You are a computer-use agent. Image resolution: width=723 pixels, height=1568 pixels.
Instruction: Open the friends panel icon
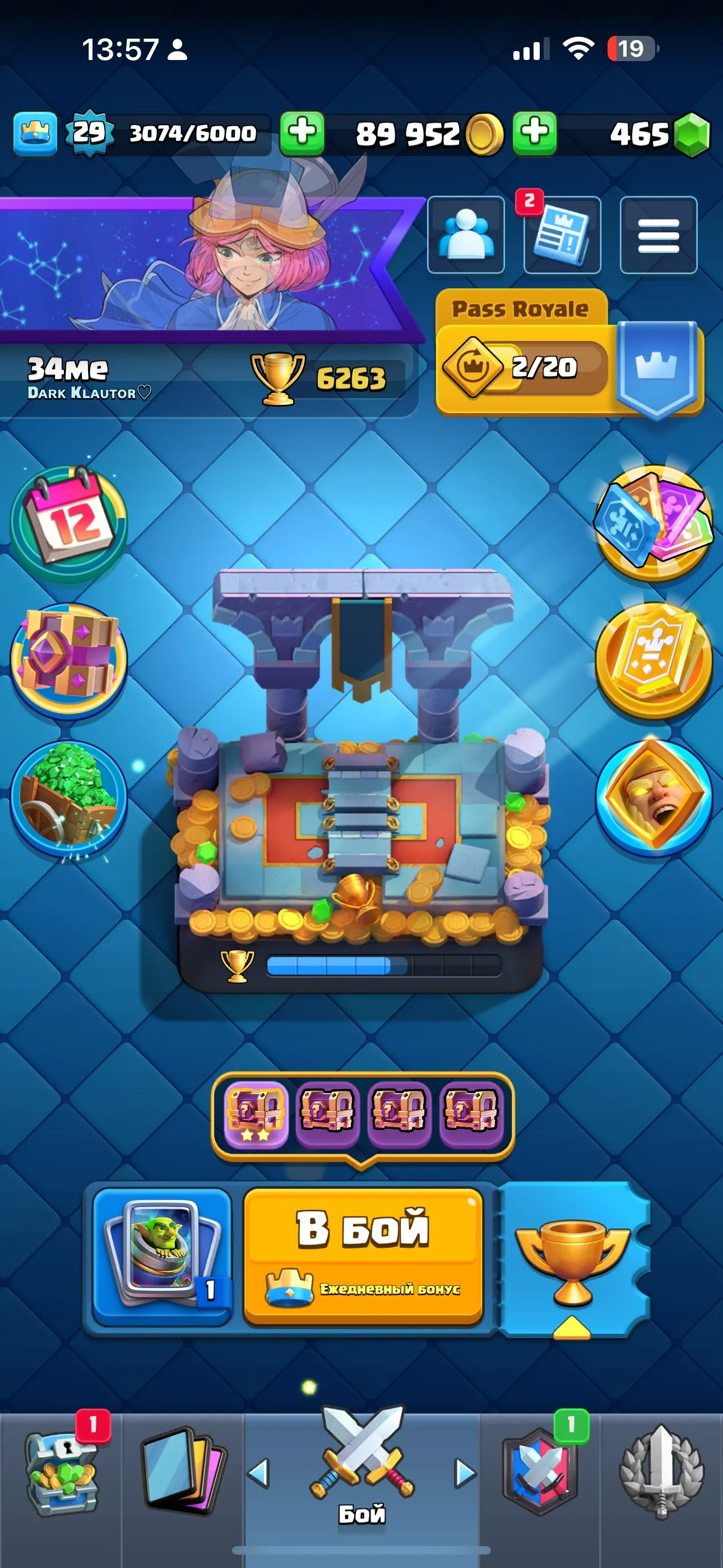point(466,236)
